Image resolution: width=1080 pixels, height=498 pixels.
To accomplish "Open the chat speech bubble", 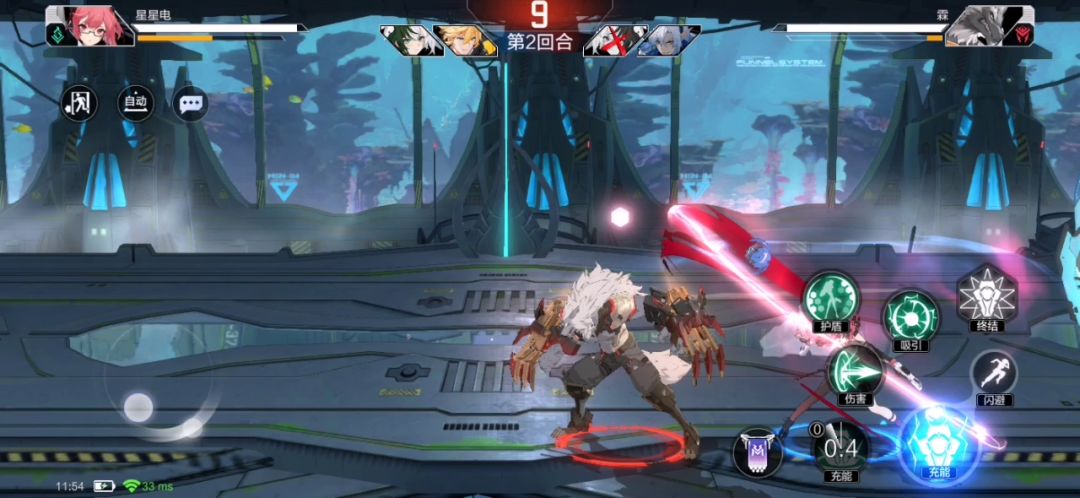I will coord(190,102).
